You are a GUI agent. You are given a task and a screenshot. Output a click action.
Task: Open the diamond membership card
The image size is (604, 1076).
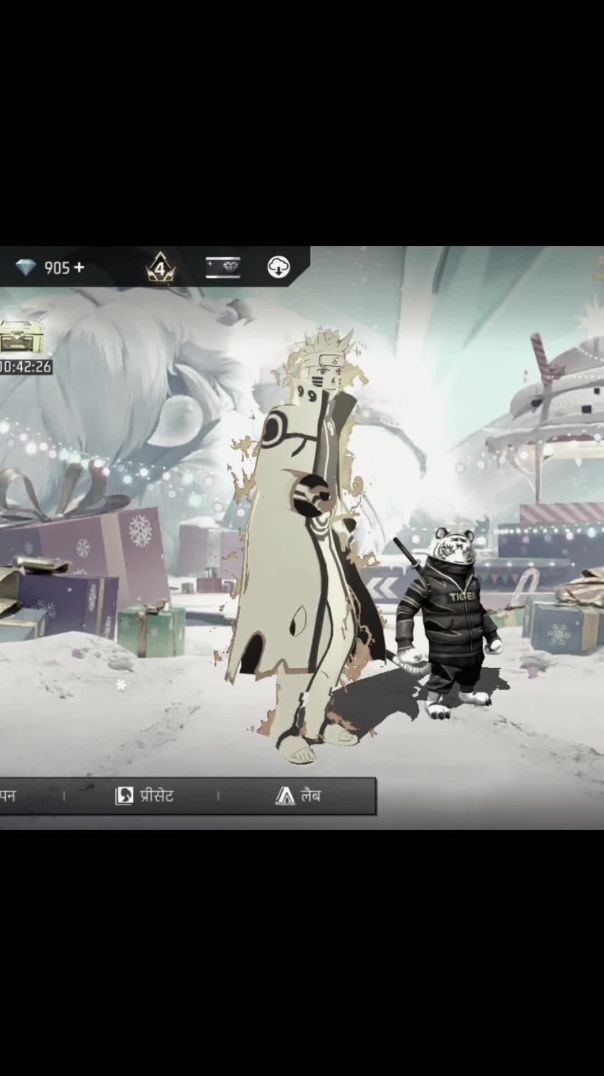222,267
